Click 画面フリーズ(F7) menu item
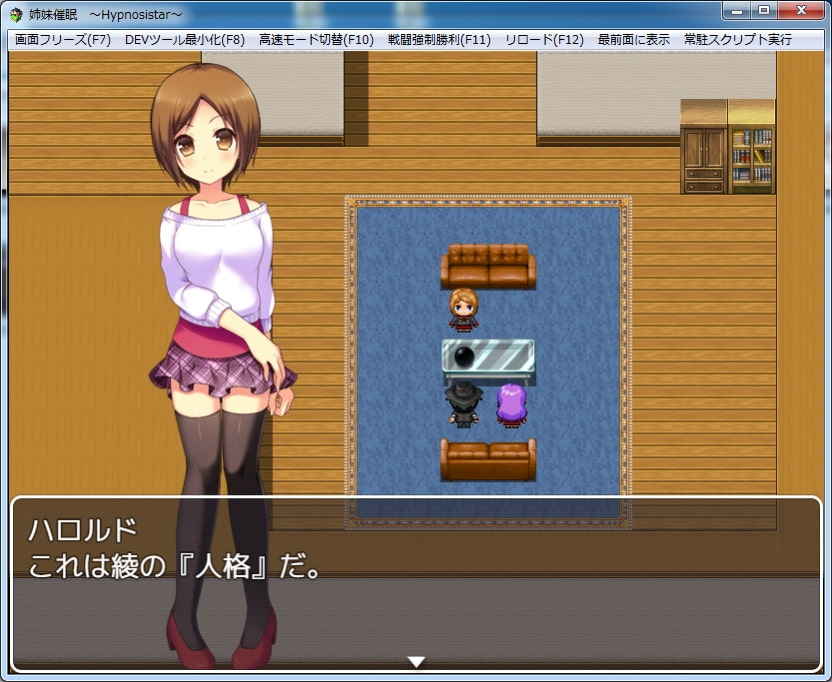This screenshot has width=832, height=682. (62, 40)
